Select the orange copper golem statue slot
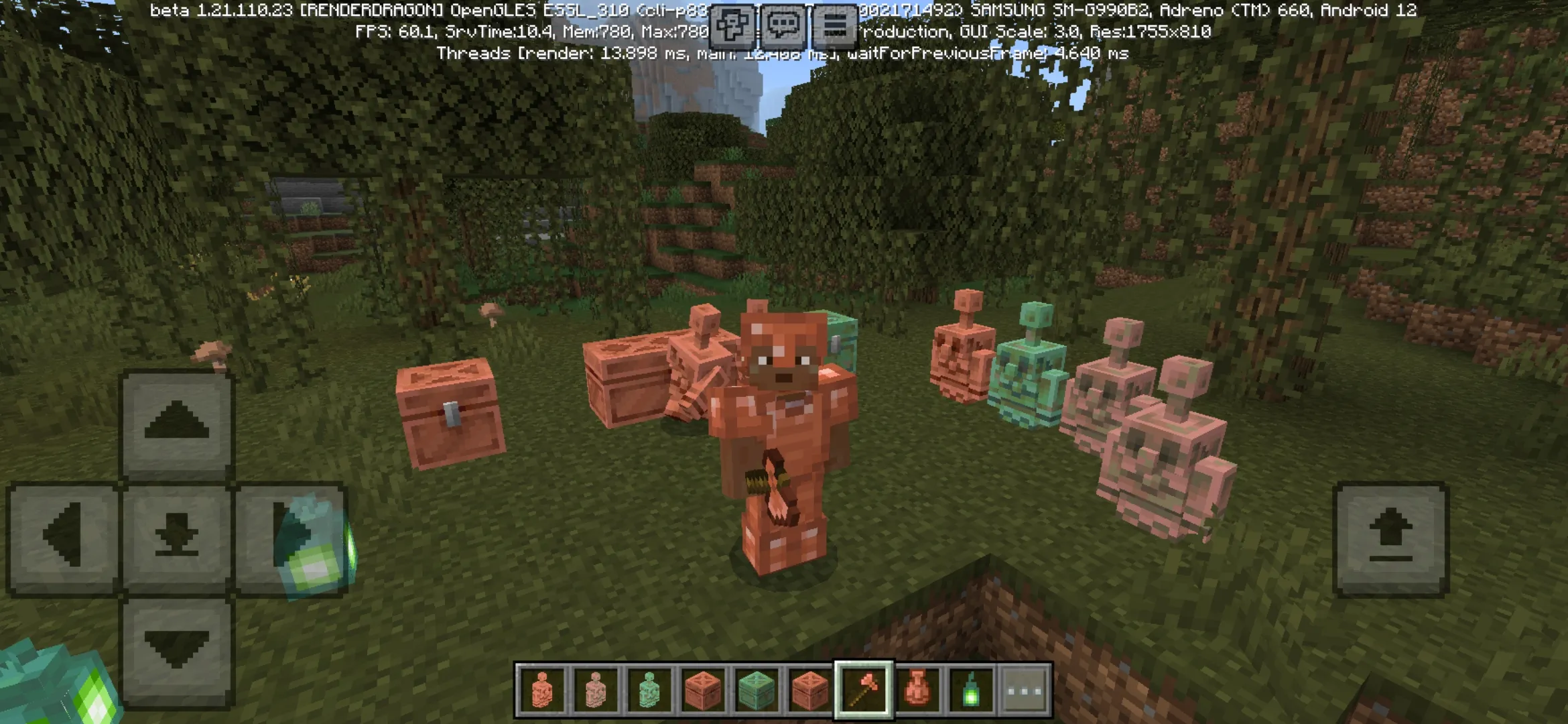 coord(541,690)
